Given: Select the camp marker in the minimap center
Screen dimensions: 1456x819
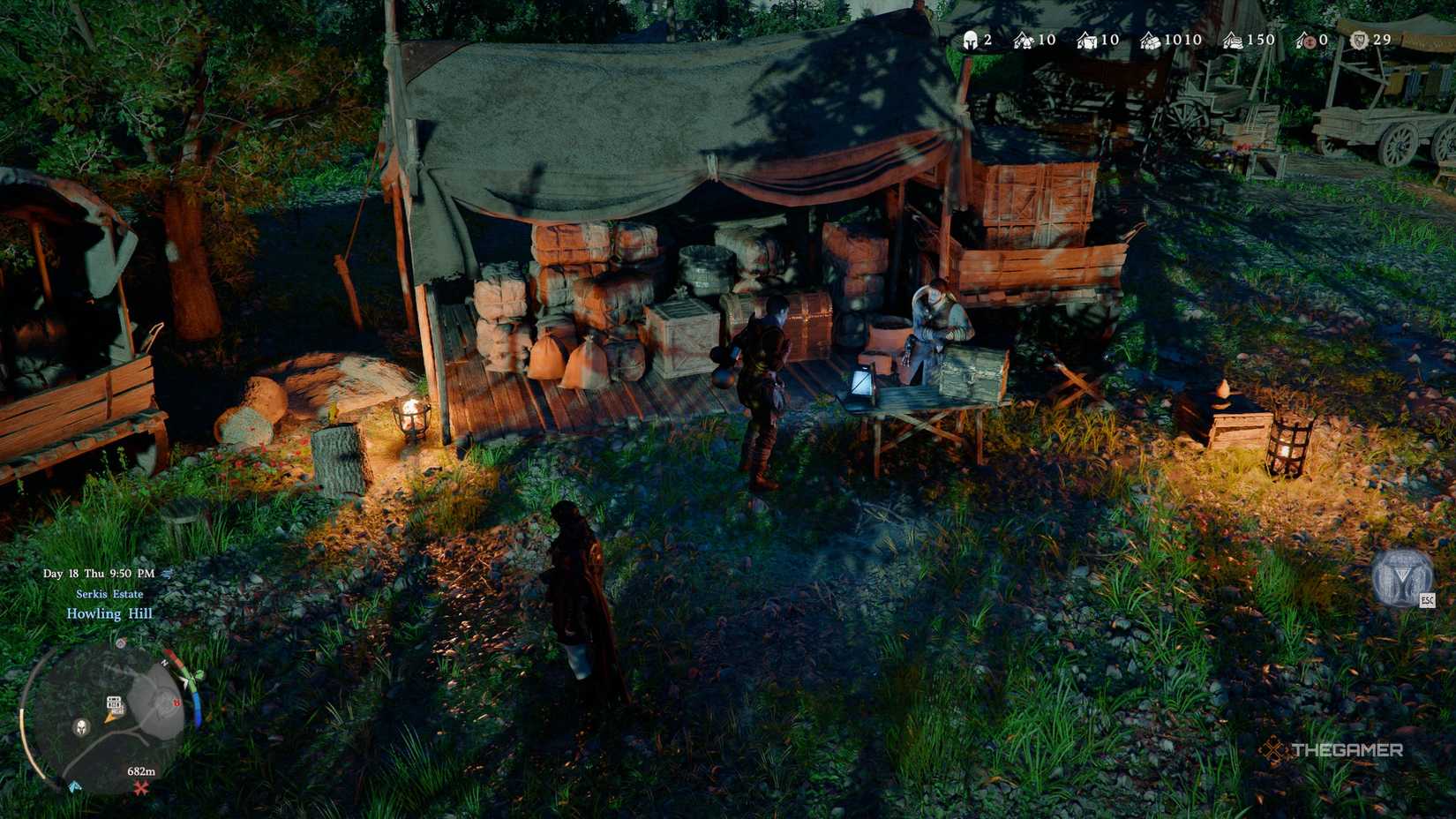Looking at the screenshot, I should (115, 703).
